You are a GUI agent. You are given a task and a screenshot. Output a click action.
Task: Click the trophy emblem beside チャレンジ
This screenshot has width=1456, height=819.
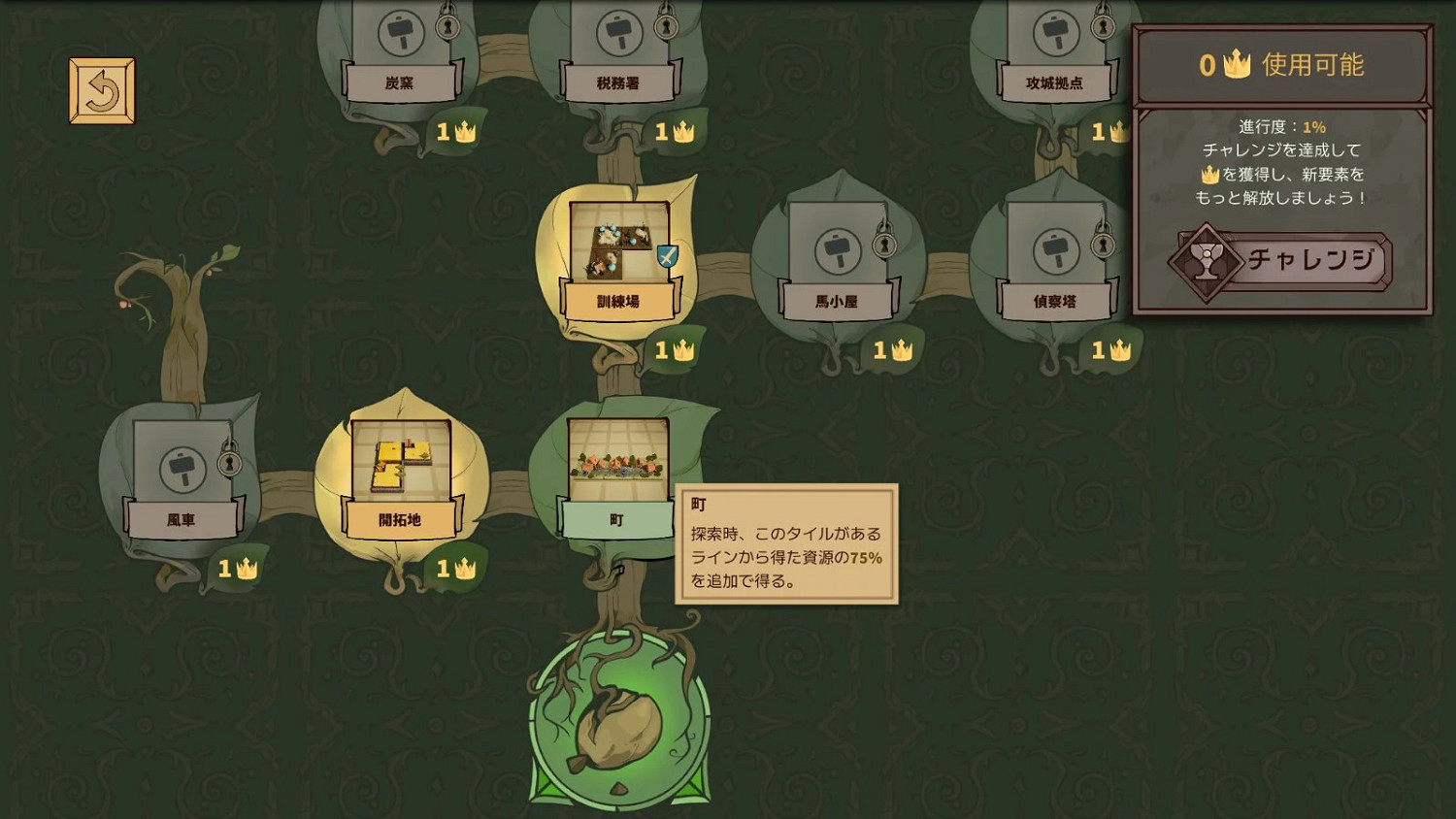click(1204, 261)
